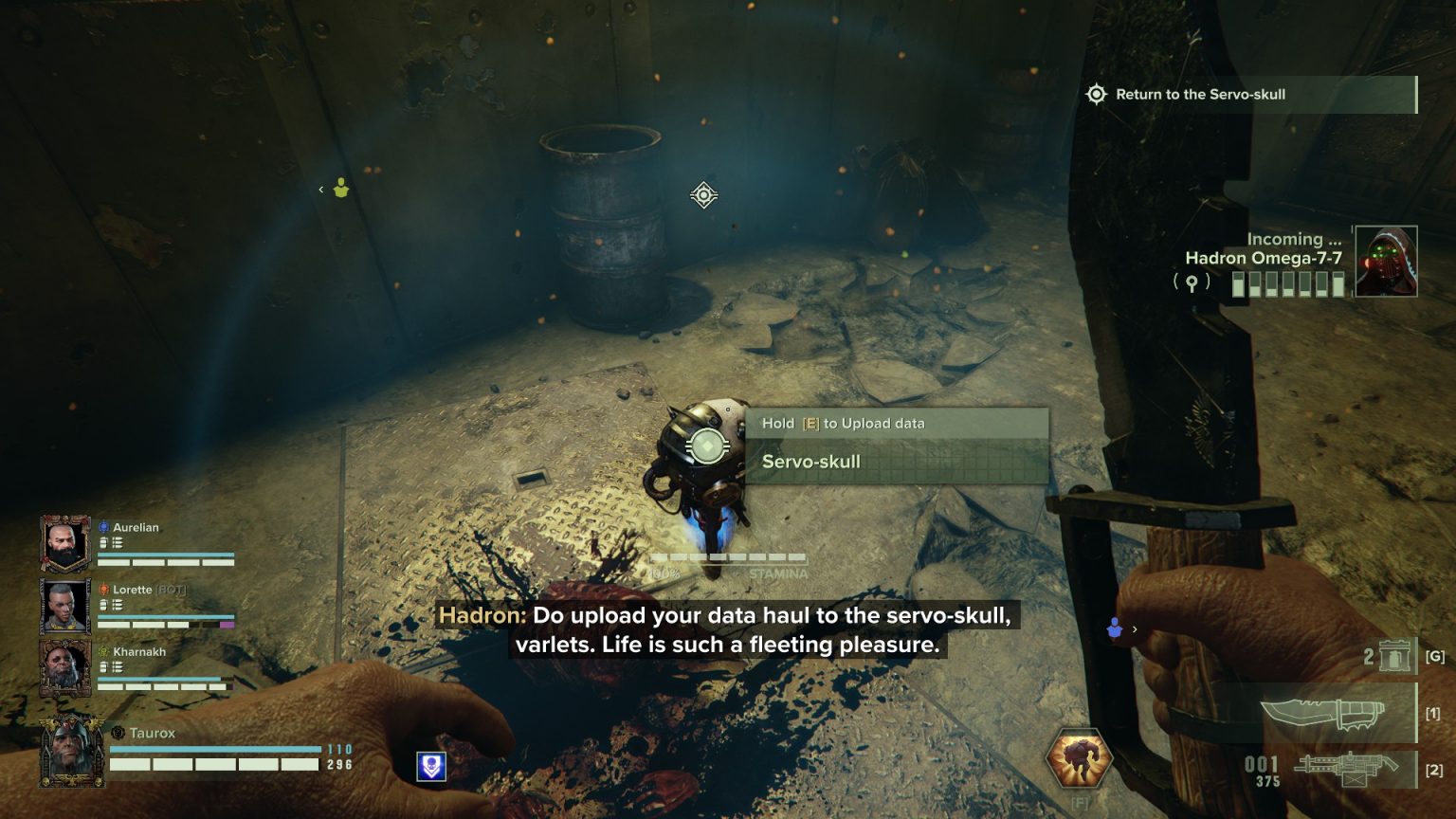Toggle Kharnakh's flask consumable icon
1456x819 pixels.
pyautogui.click(x=104, y=665)
